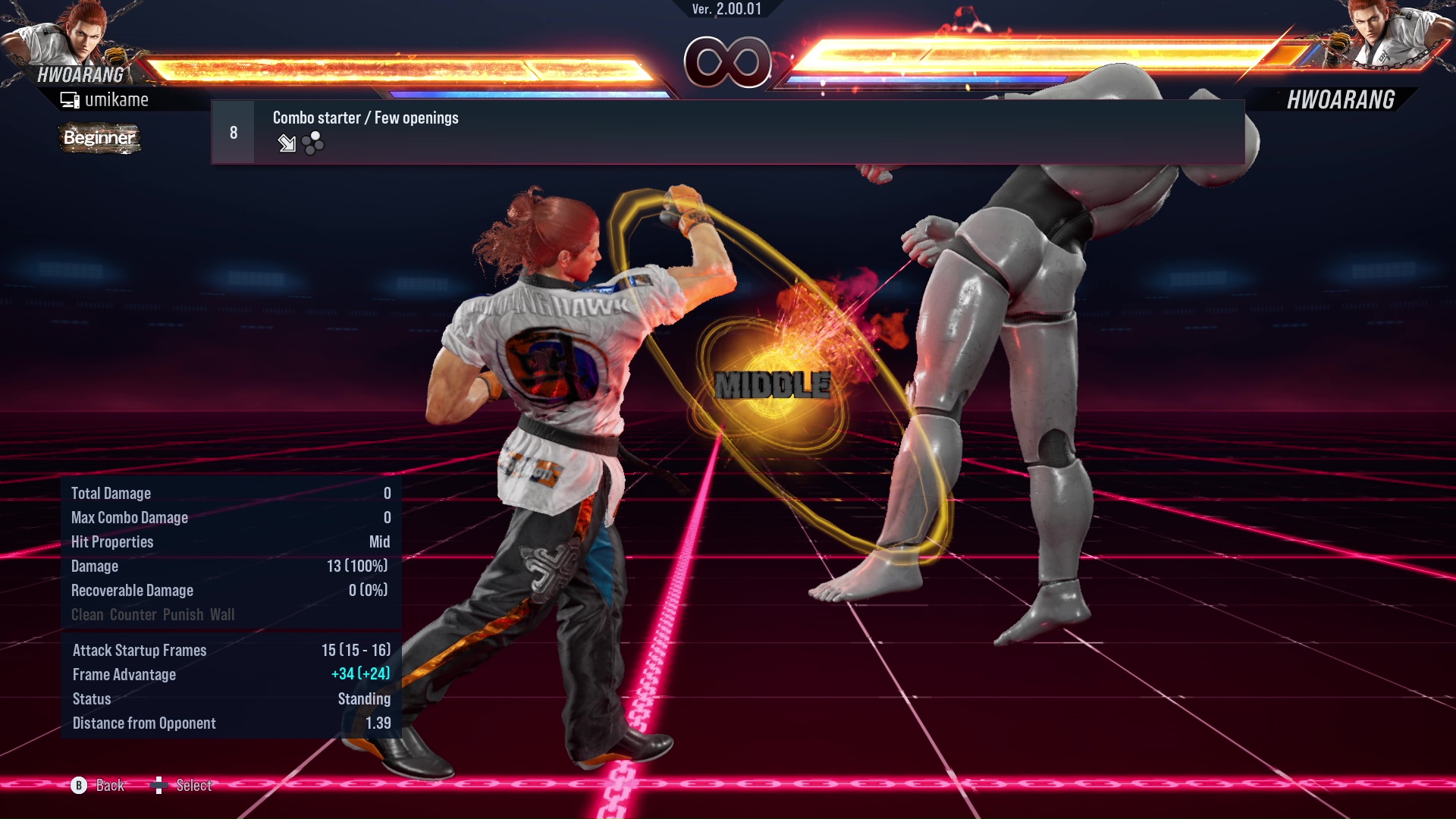Click the plus Select button prompt icon

pyautogui.click(x=159, y=786)
